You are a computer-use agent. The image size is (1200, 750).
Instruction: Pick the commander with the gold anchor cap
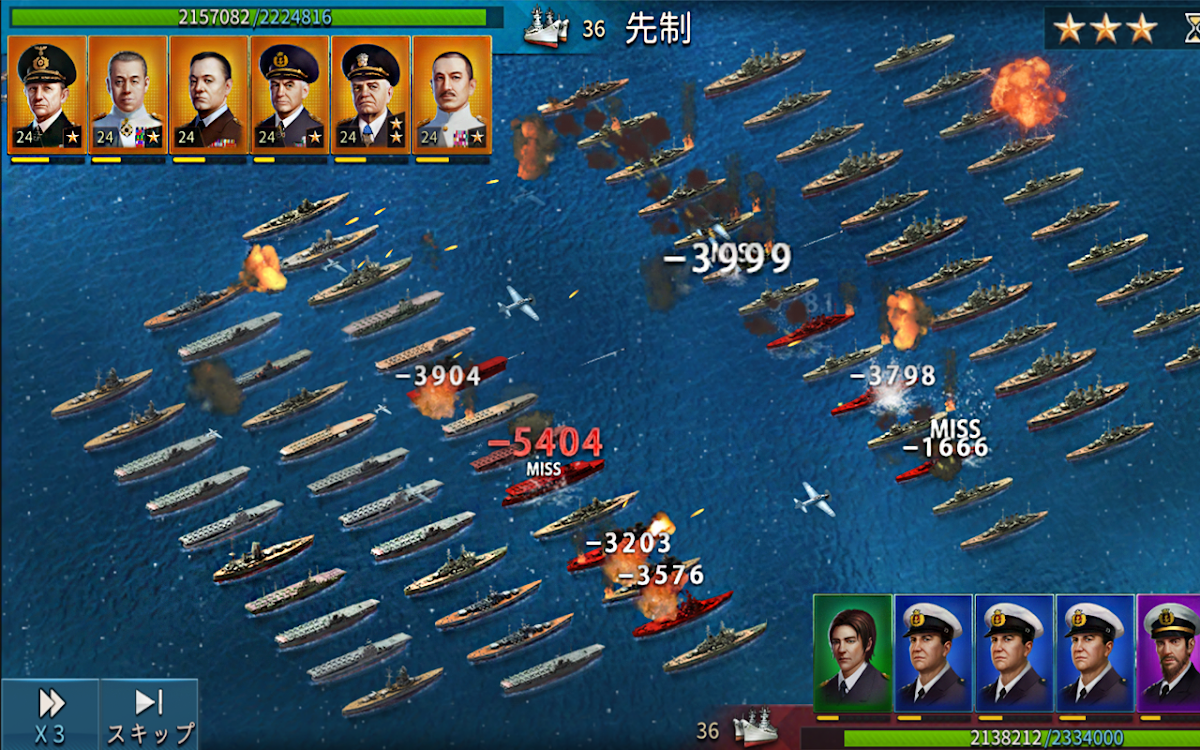click(x=289, y=94)
